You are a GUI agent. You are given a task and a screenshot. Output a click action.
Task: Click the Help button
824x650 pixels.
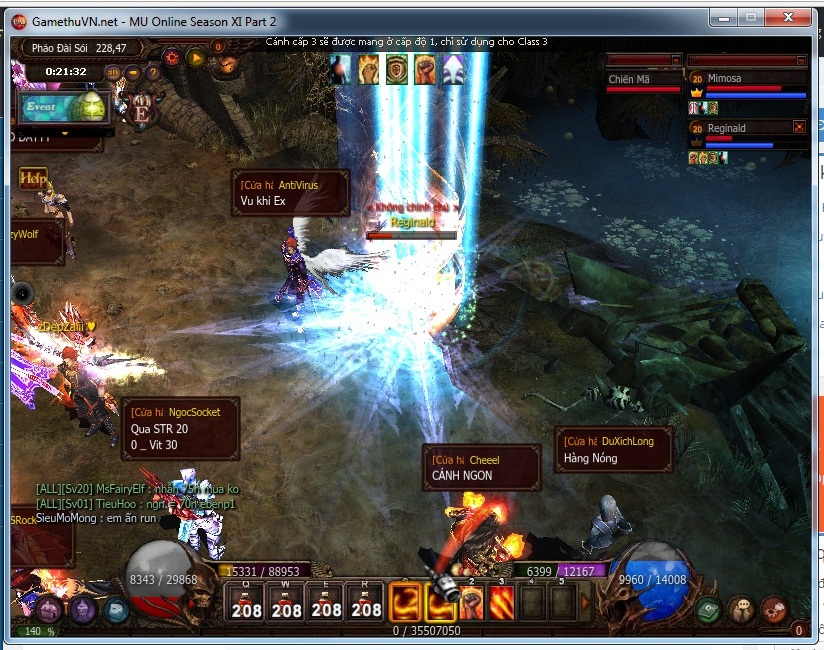click(33, 178)
